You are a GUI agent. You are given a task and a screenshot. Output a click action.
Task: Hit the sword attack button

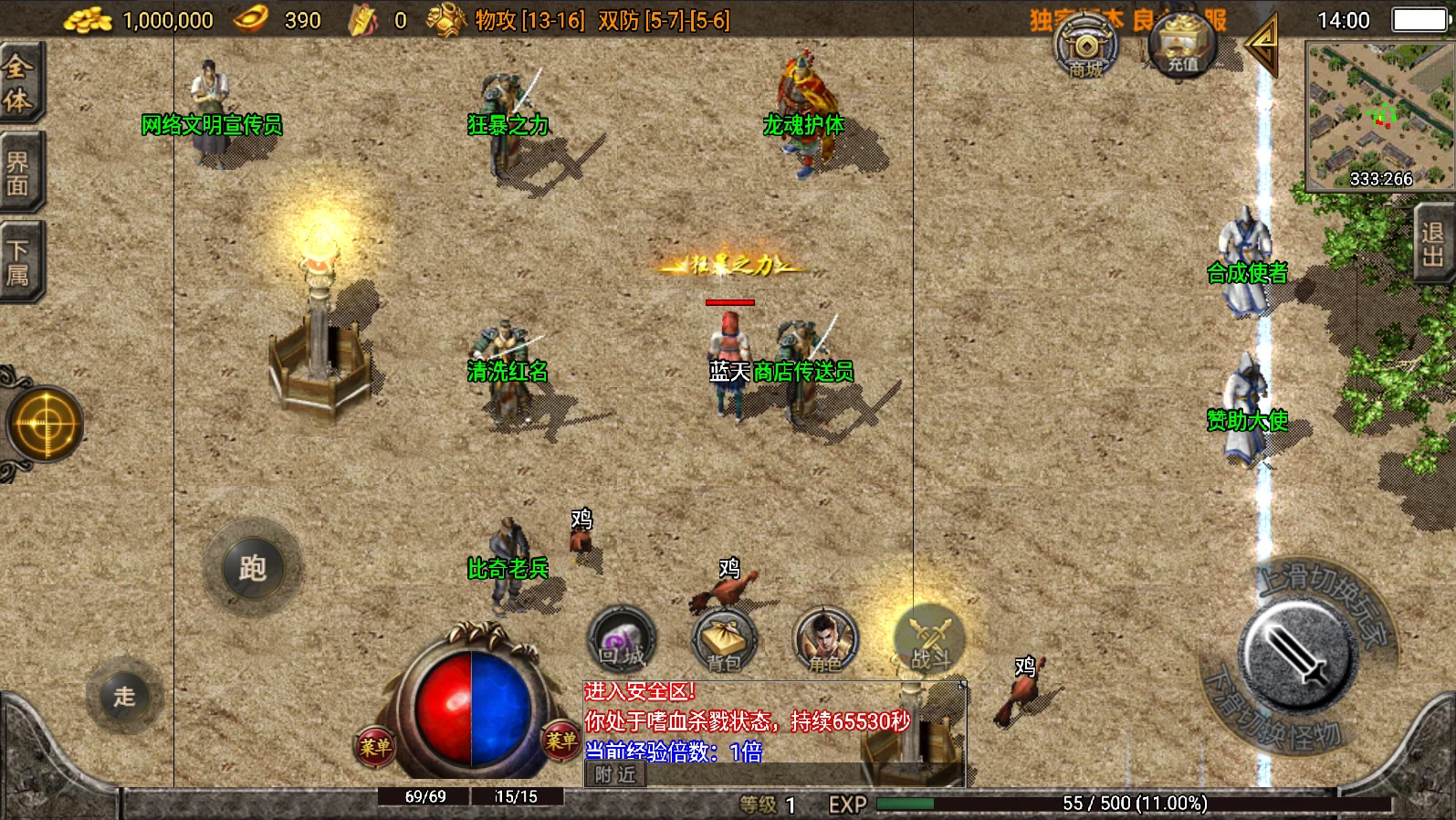(1296, 656)
